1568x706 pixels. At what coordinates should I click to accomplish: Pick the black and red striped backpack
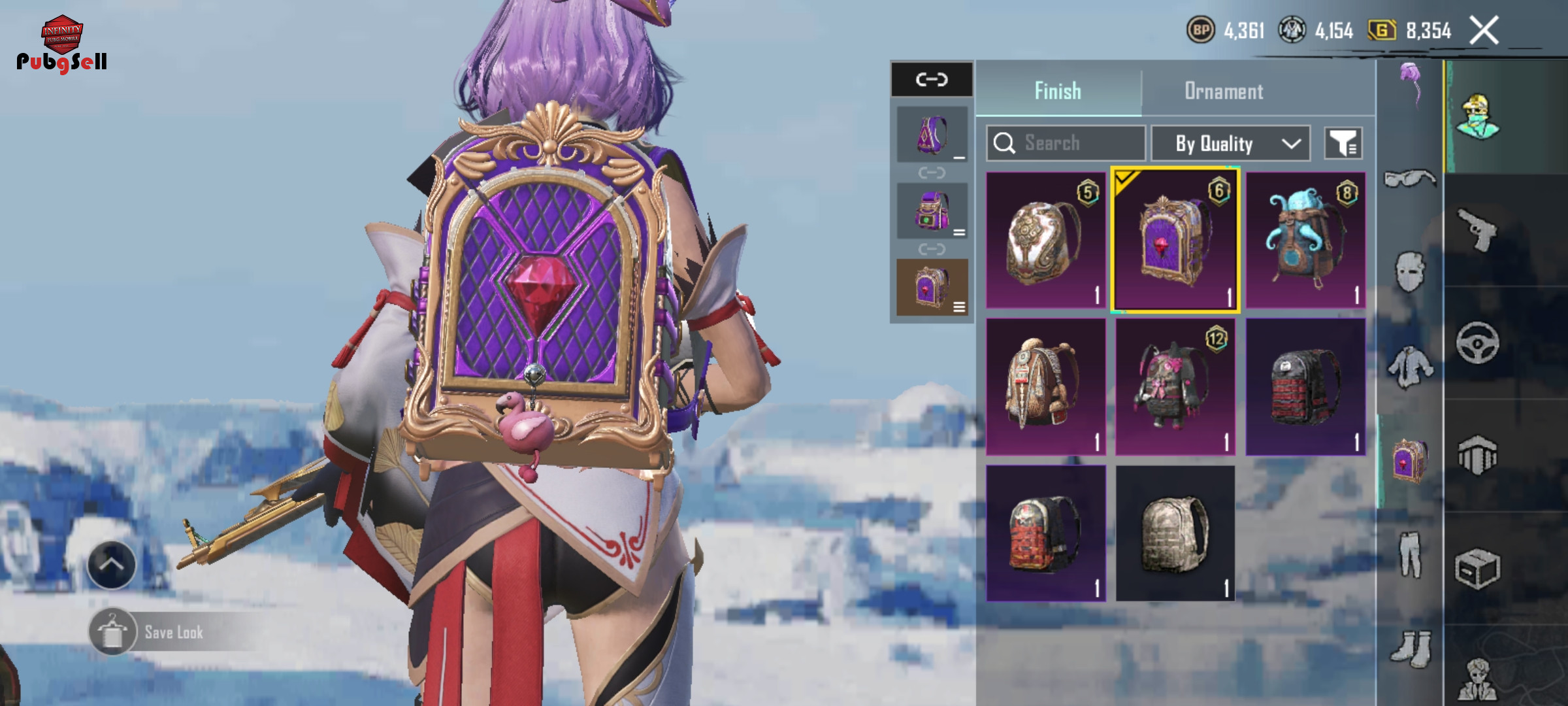point(1305,387)
